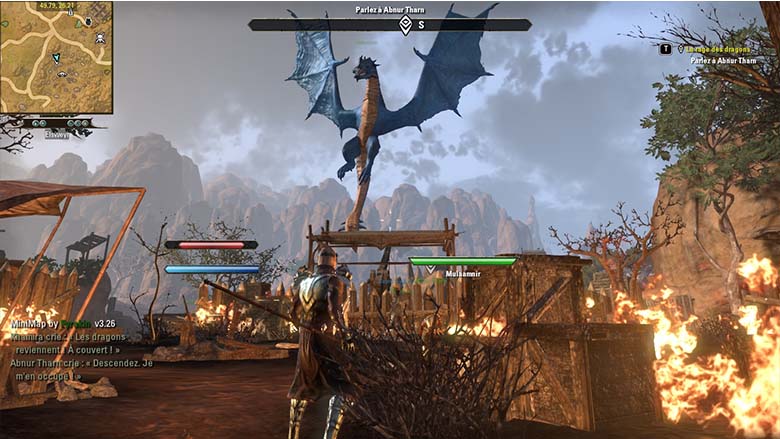The width and height of the screenshot is (780, 439).
Task: Click the compass bar marker for Abnur Tharn
Action: (405, 25)
